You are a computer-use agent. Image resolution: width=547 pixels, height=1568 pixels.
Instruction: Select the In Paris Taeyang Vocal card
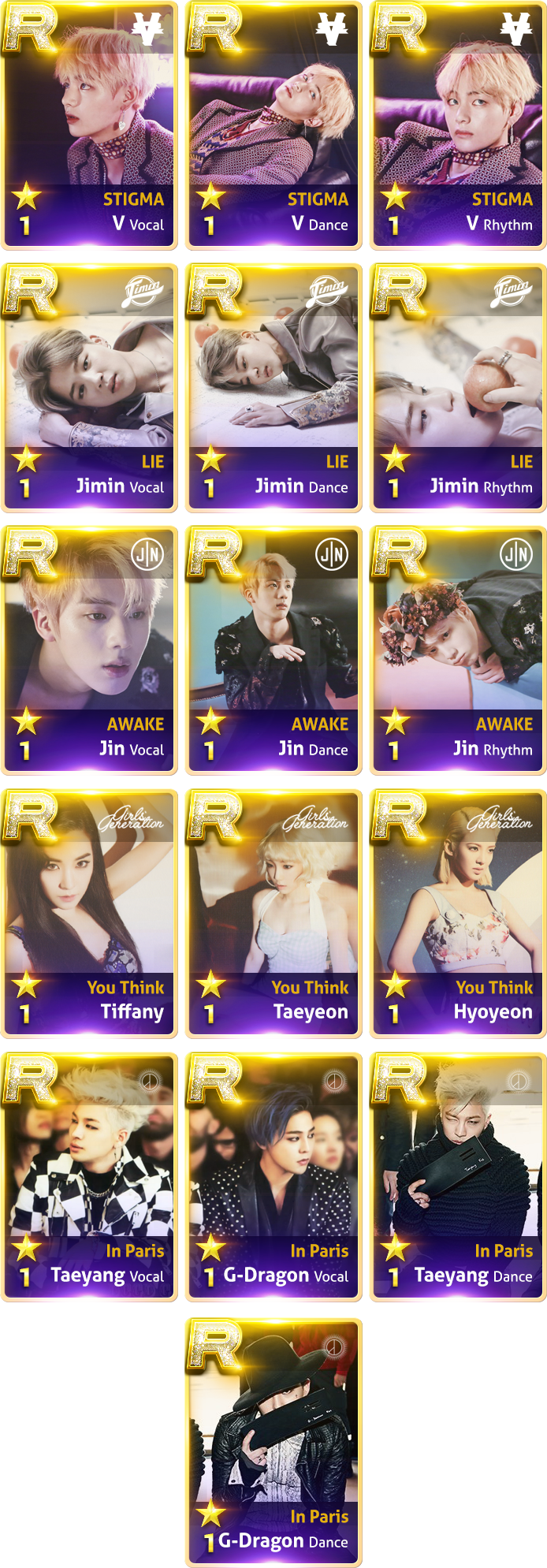89,1176
